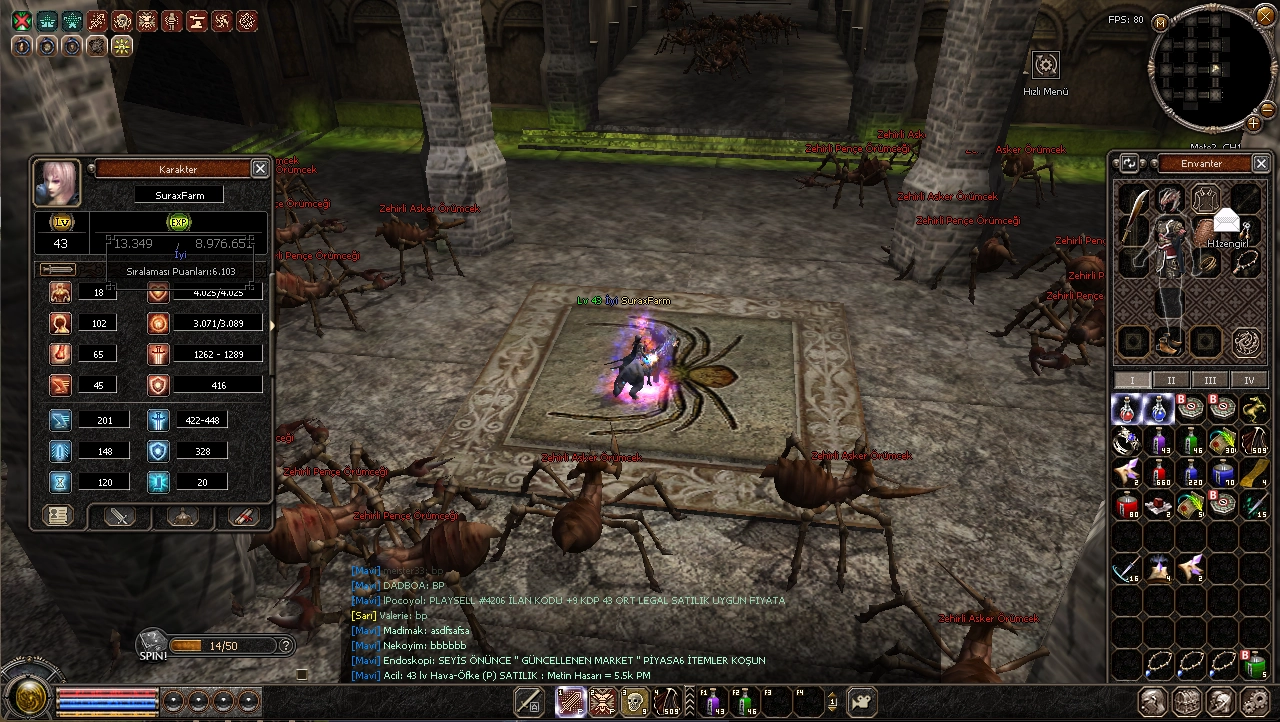The width and height of the screenshot is (1280, 722).
Task: Open the full map with M button
Action: 1161,22
